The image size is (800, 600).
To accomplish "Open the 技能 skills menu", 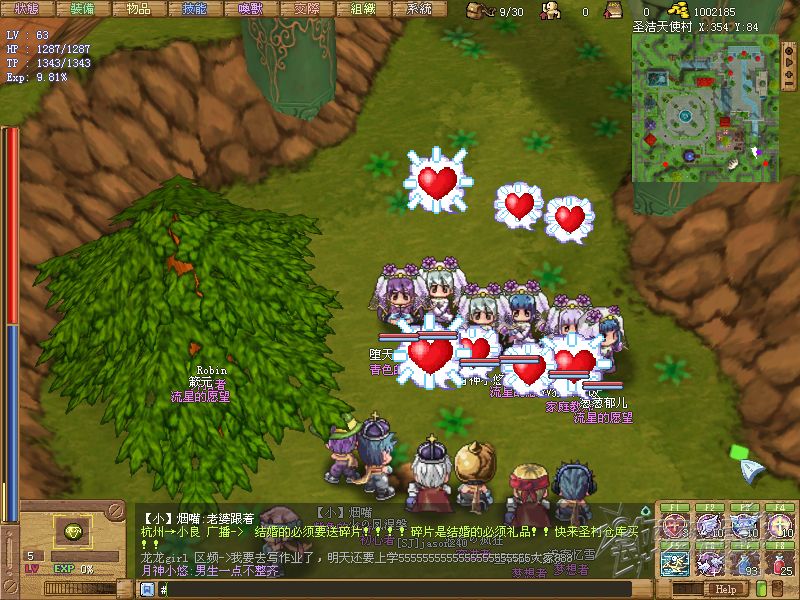I will tap(195, 9).
